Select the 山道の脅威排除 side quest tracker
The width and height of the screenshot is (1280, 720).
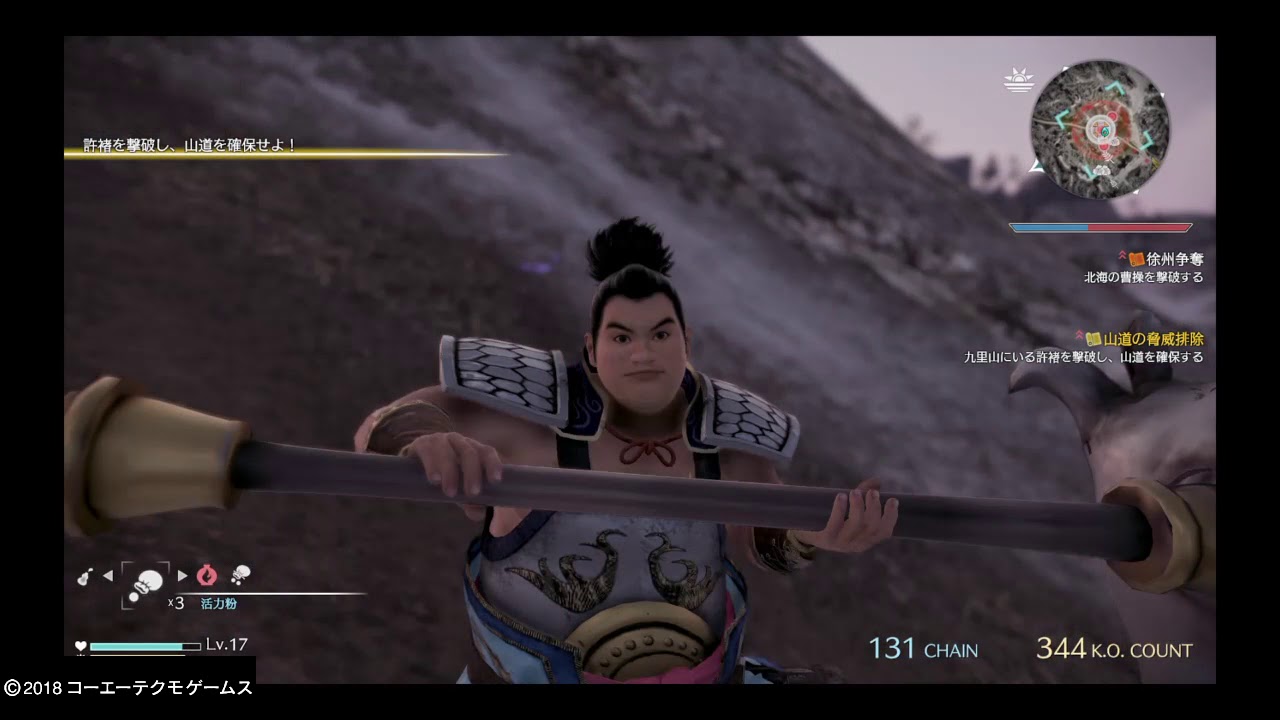coord(1151,340)
